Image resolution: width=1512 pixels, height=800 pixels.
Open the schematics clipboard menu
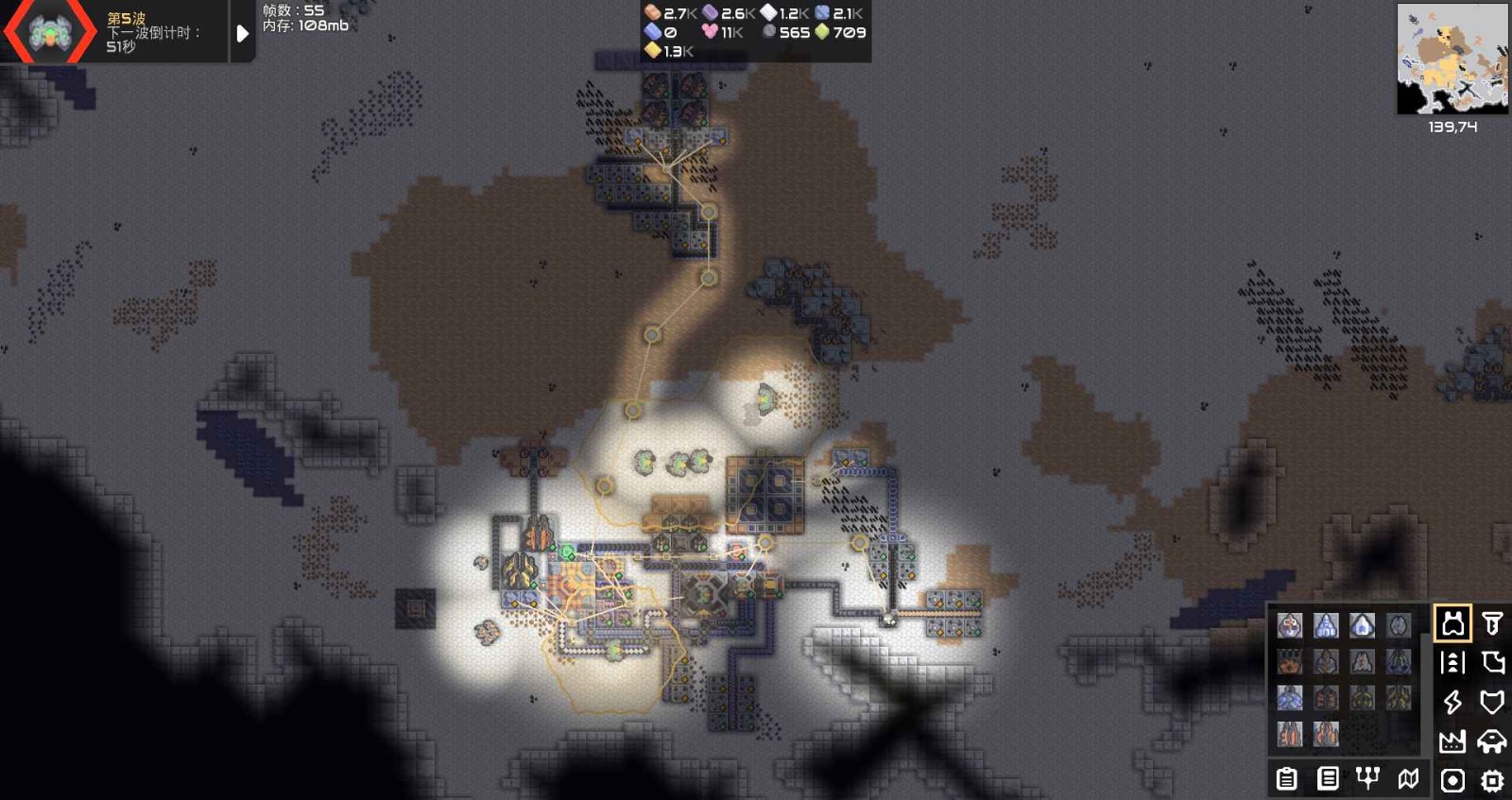point(1287,780)
